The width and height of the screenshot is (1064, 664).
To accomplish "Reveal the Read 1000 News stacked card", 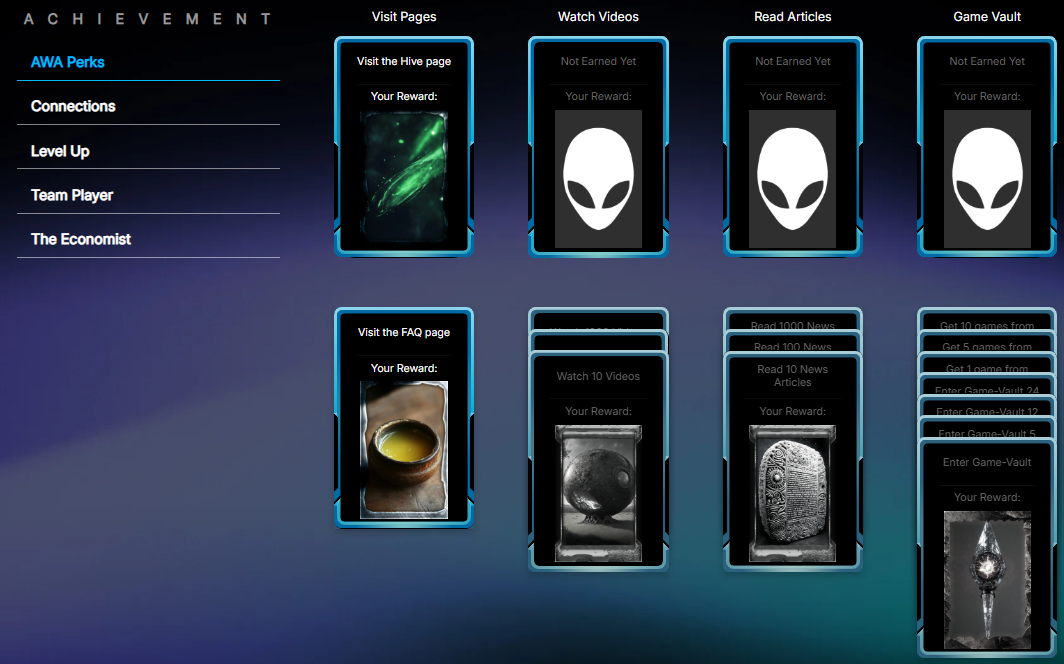I will coord(792,325).
